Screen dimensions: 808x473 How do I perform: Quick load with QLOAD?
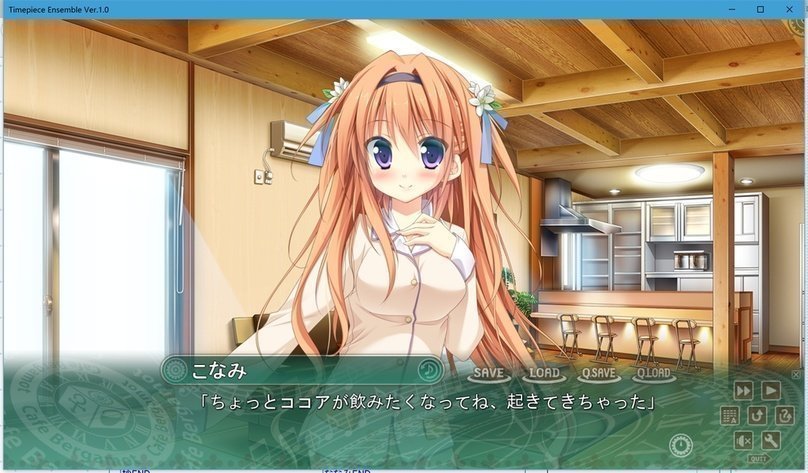coord(653,373)
